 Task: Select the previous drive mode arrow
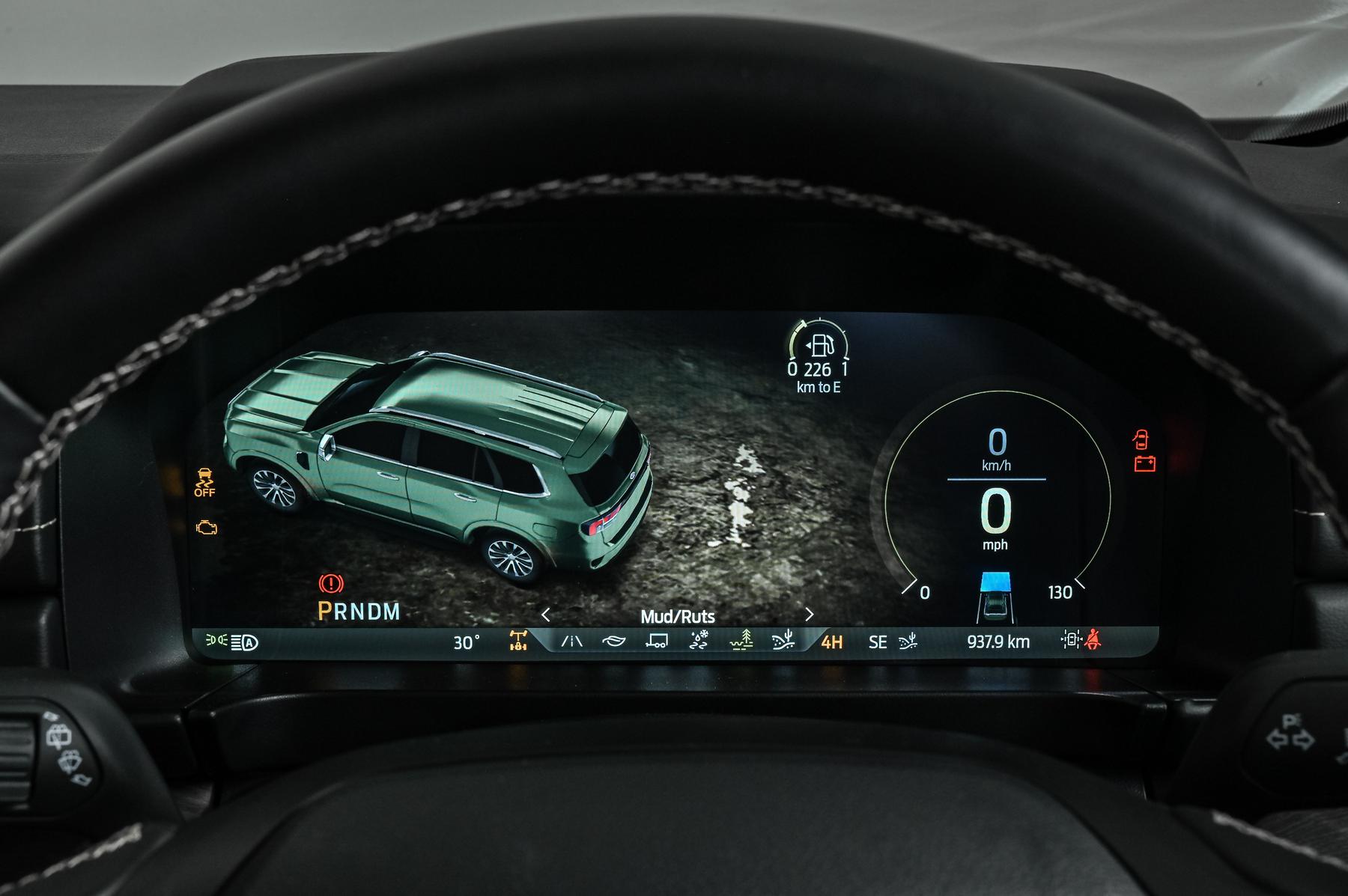(x=545, y=615)
